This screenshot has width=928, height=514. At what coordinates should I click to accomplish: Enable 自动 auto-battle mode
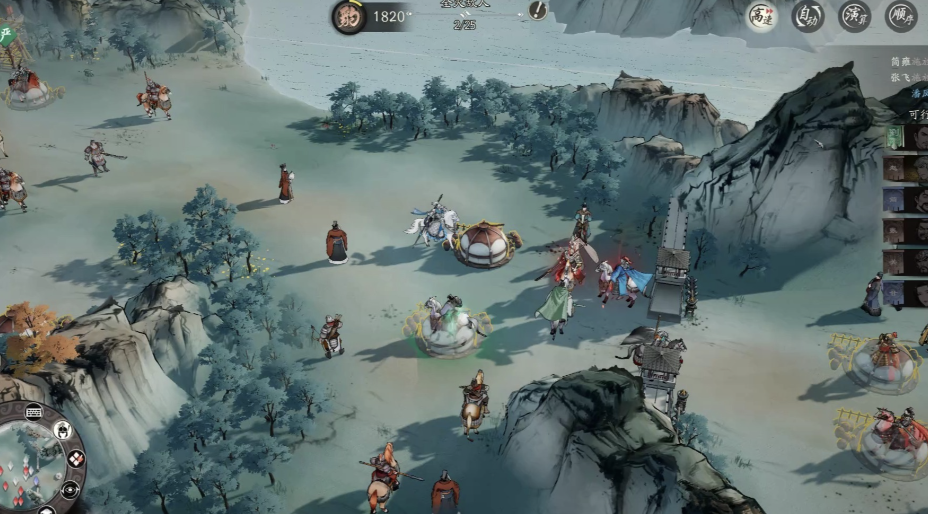(808, 16)
